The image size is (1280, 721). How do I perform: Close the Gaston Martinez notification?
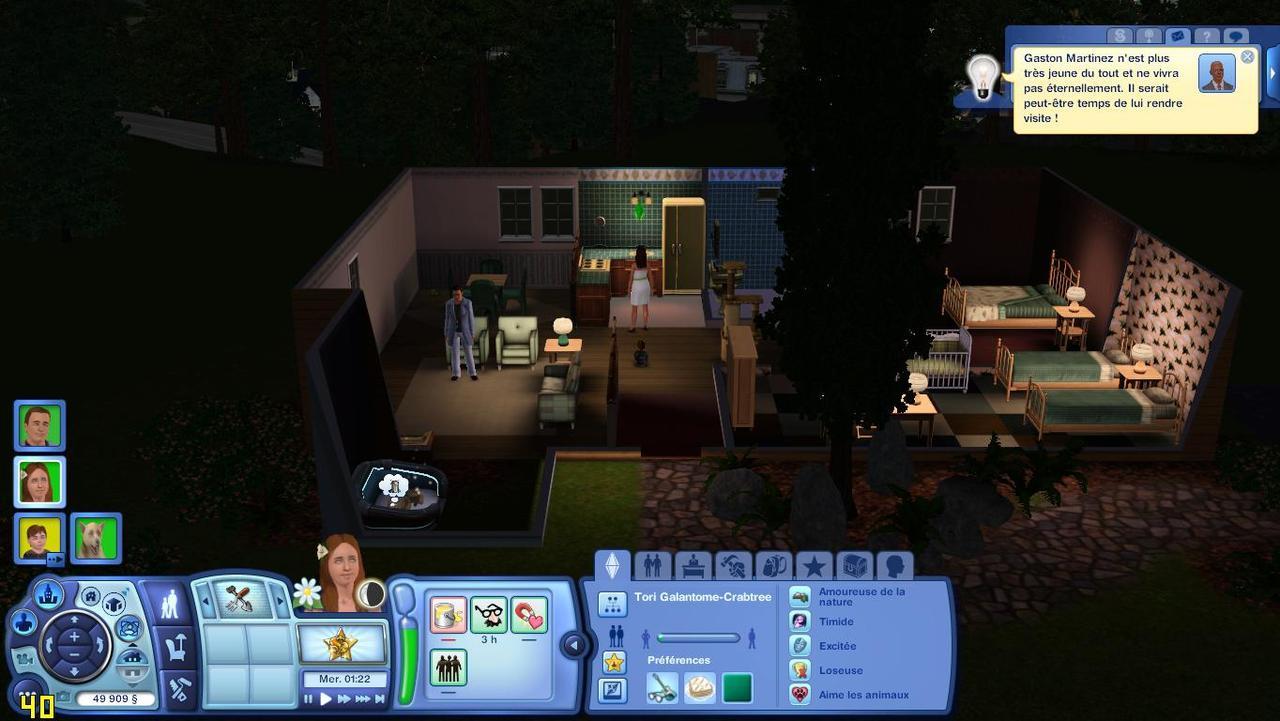tap(1247, 57)
